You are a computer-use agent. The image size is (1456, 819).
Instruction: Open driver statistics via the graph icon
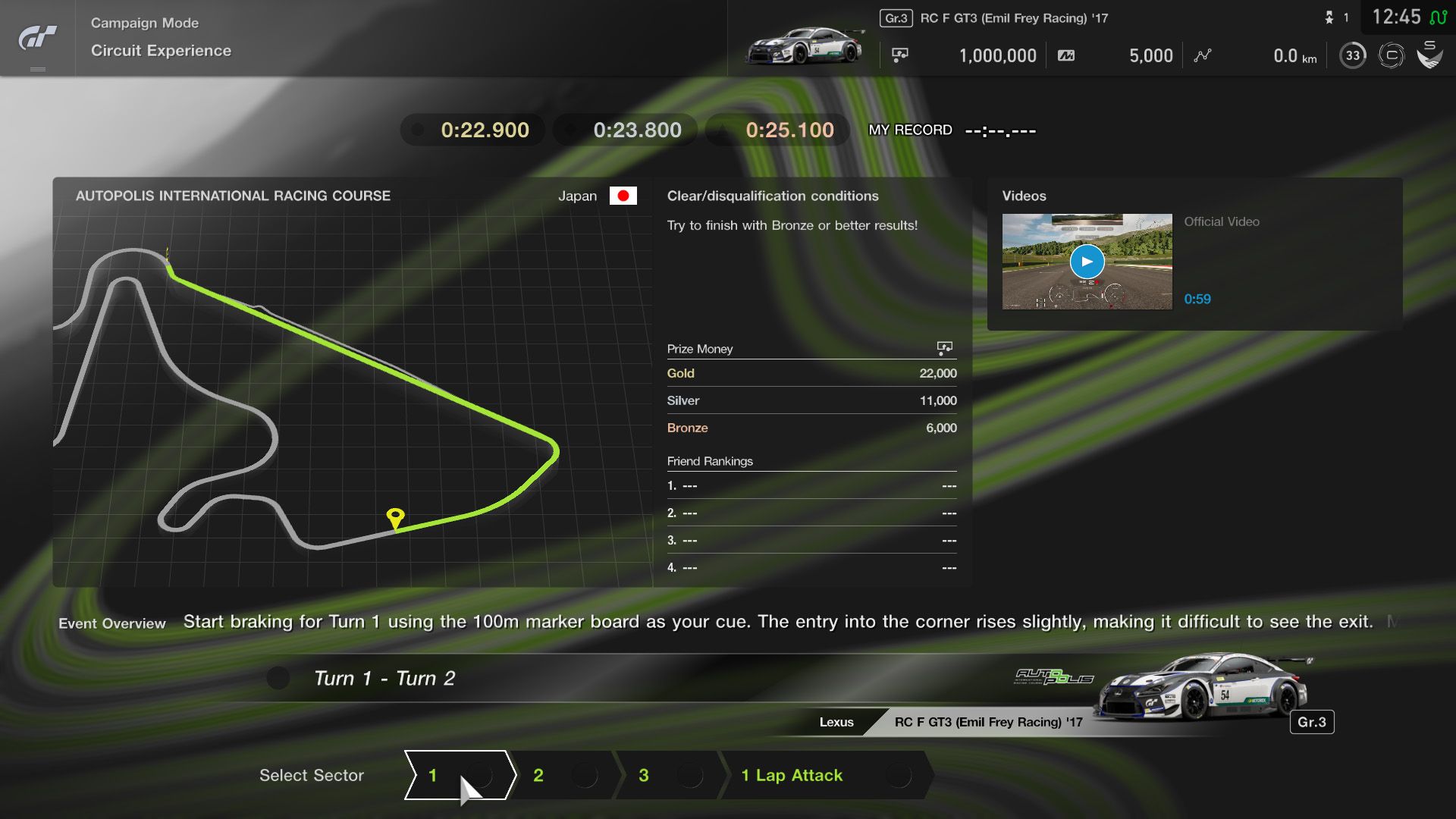pyautogui.click(x=1202, y=55)
